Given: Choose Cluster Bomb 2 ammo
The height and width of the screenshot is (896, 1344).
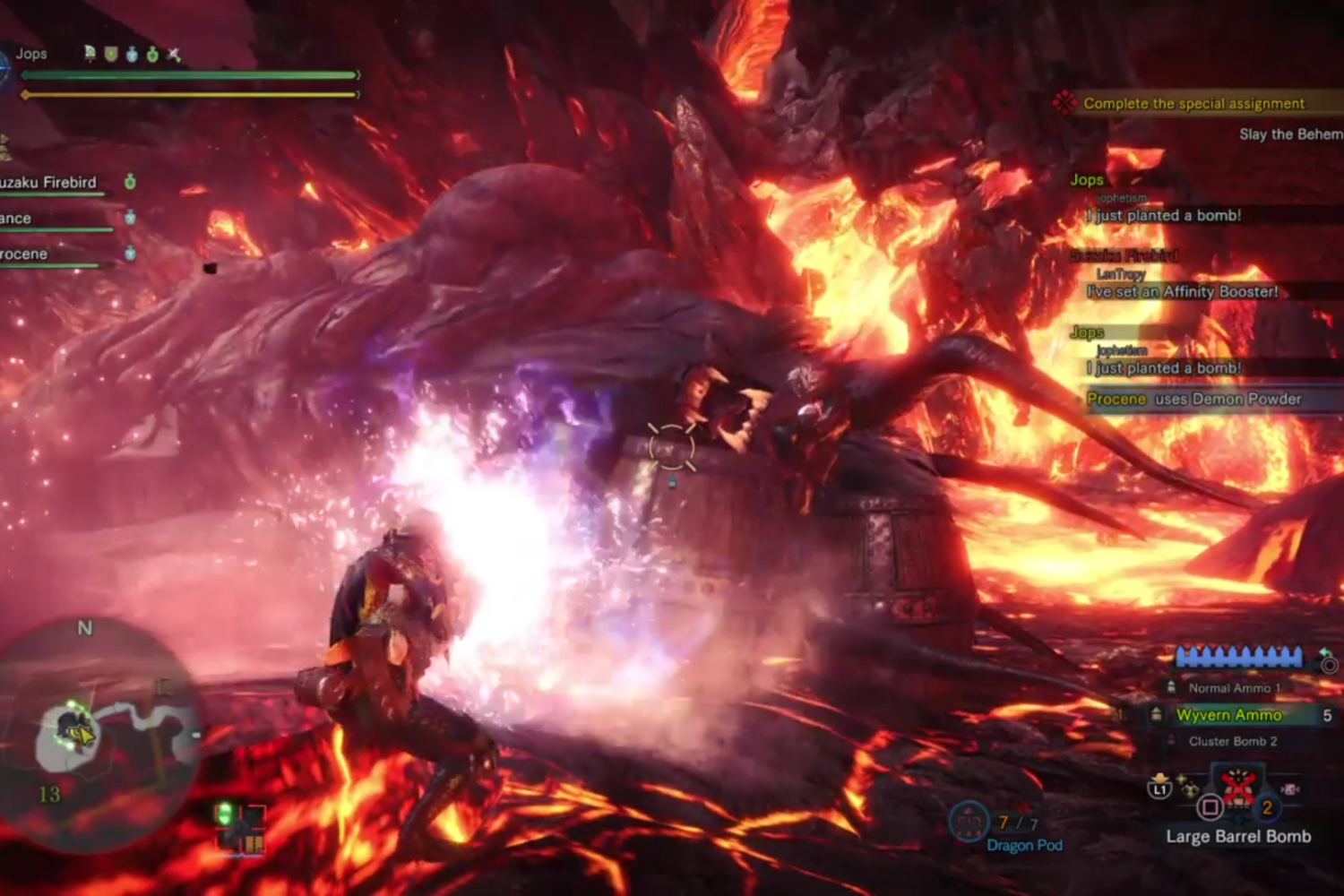Looking at the screenshot, I should (1232, 741).
